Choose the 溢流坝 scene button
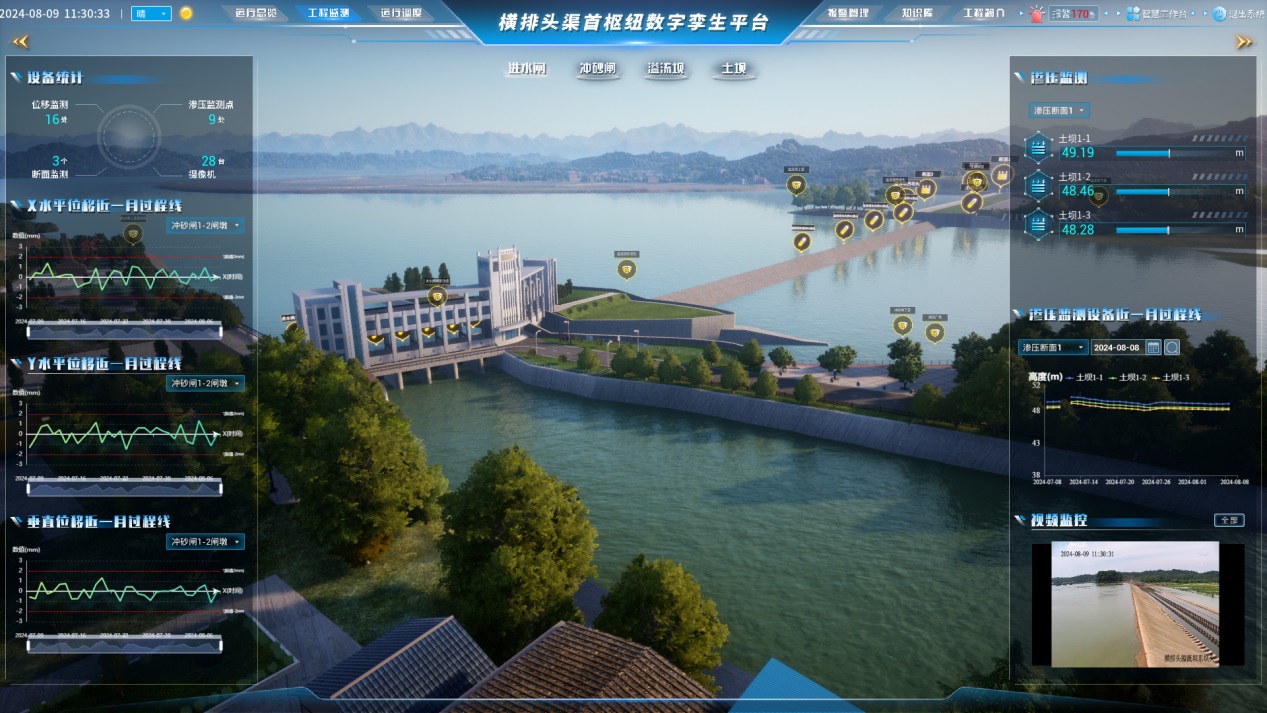 point(665,70)
